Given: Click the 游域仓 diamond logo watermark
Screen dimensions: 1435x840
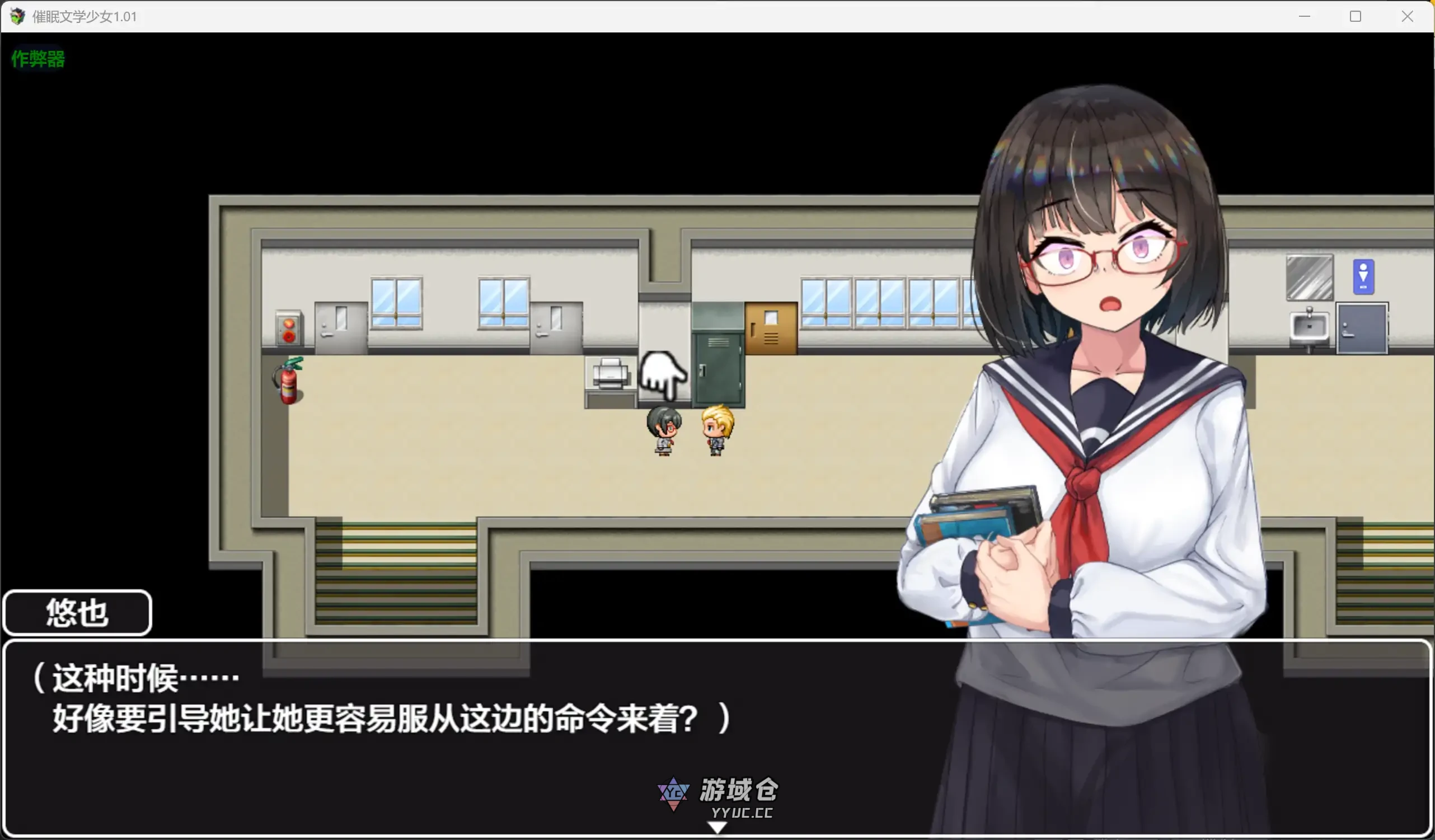Looking at the screenshot, I should [675, 794].
